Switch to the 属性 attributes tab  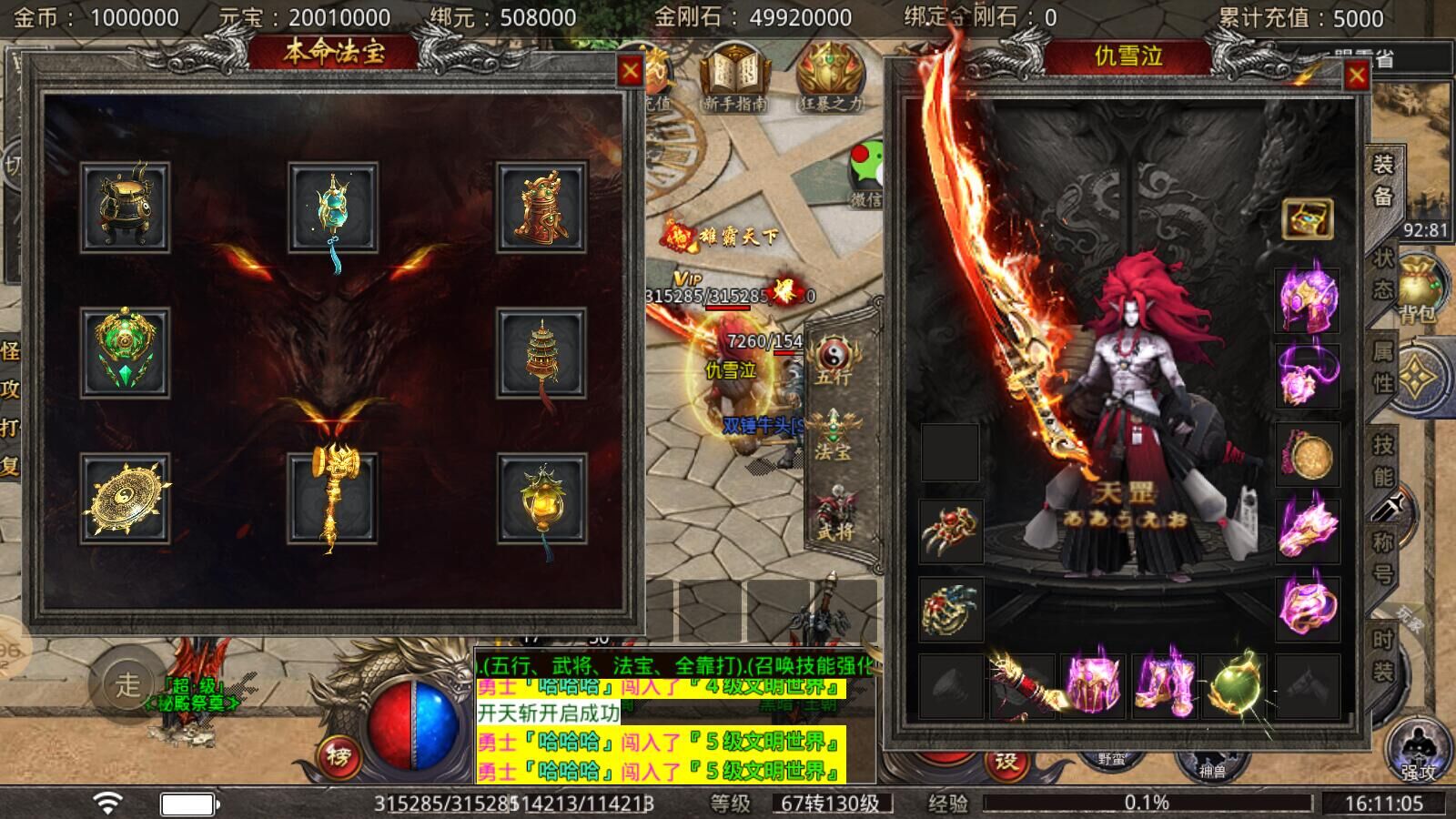tap(1382, 367)
